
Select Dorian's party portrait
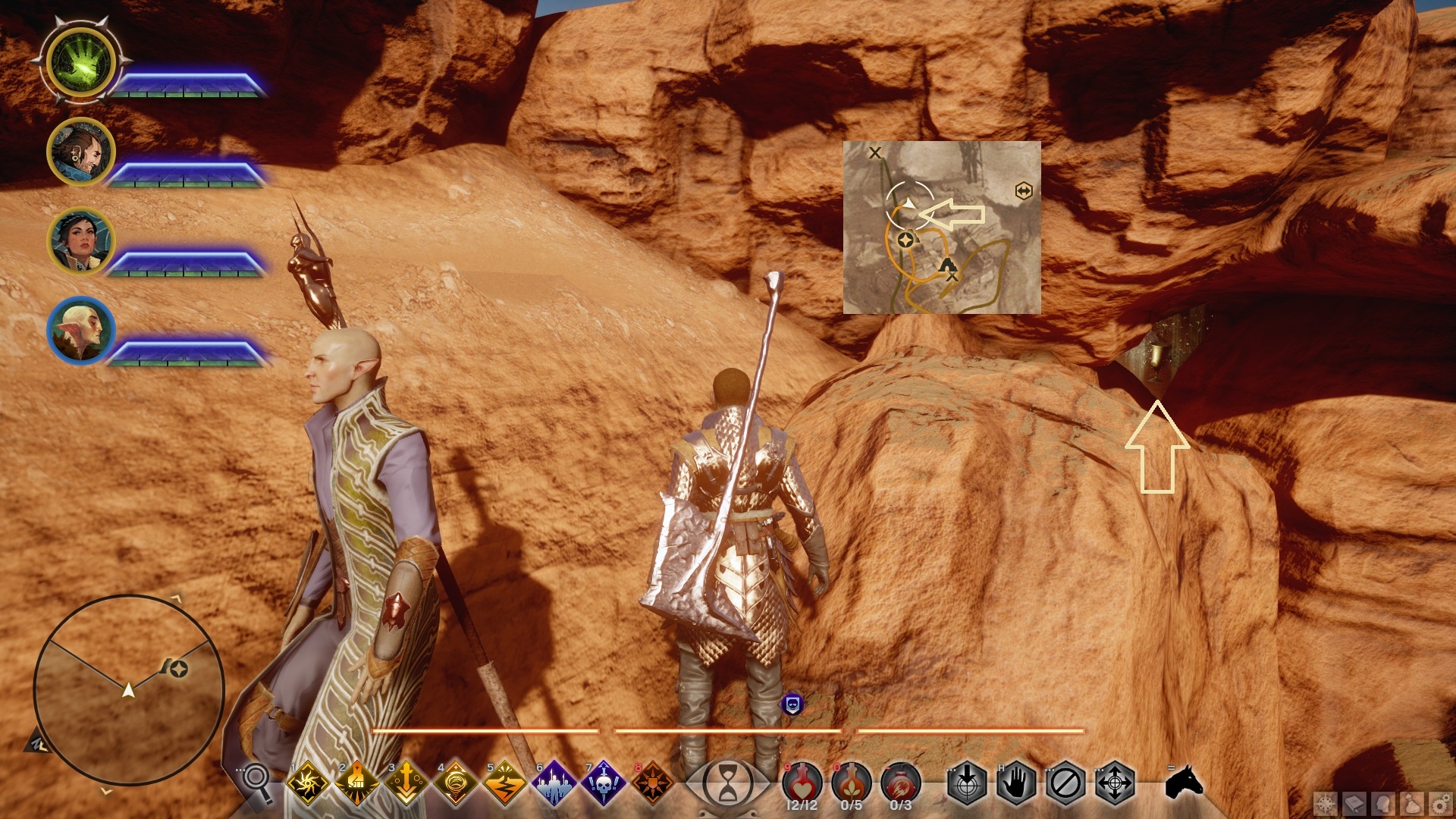(x=80, y=152)
